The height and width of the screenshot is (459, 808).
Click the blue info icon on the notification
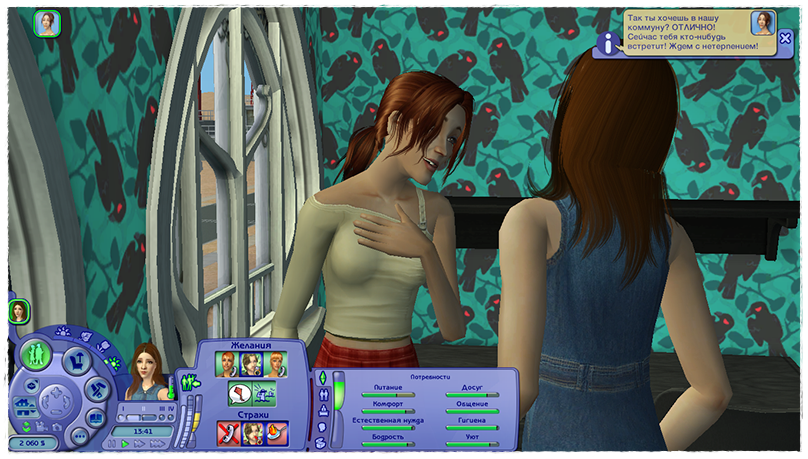[x=607, y=42]
